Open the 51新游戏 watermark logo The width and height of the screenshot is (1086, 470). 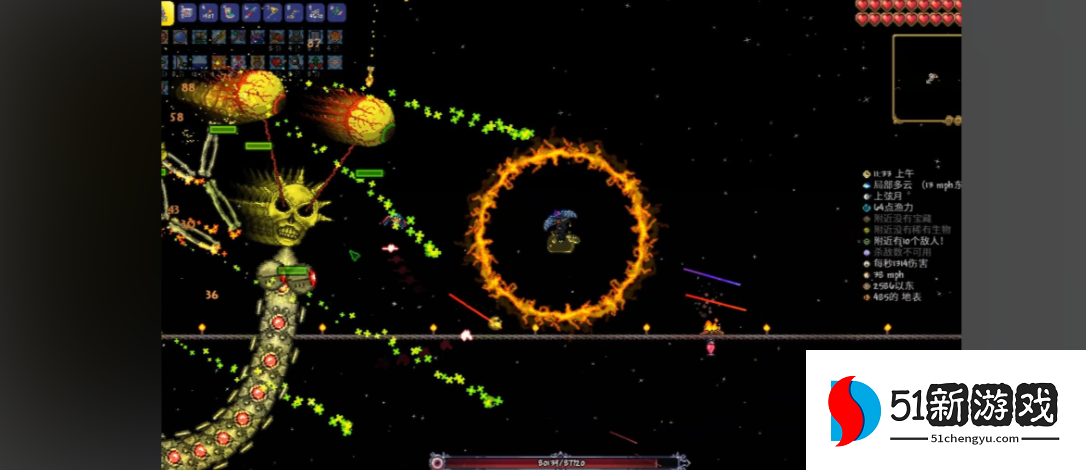point(944,410)
